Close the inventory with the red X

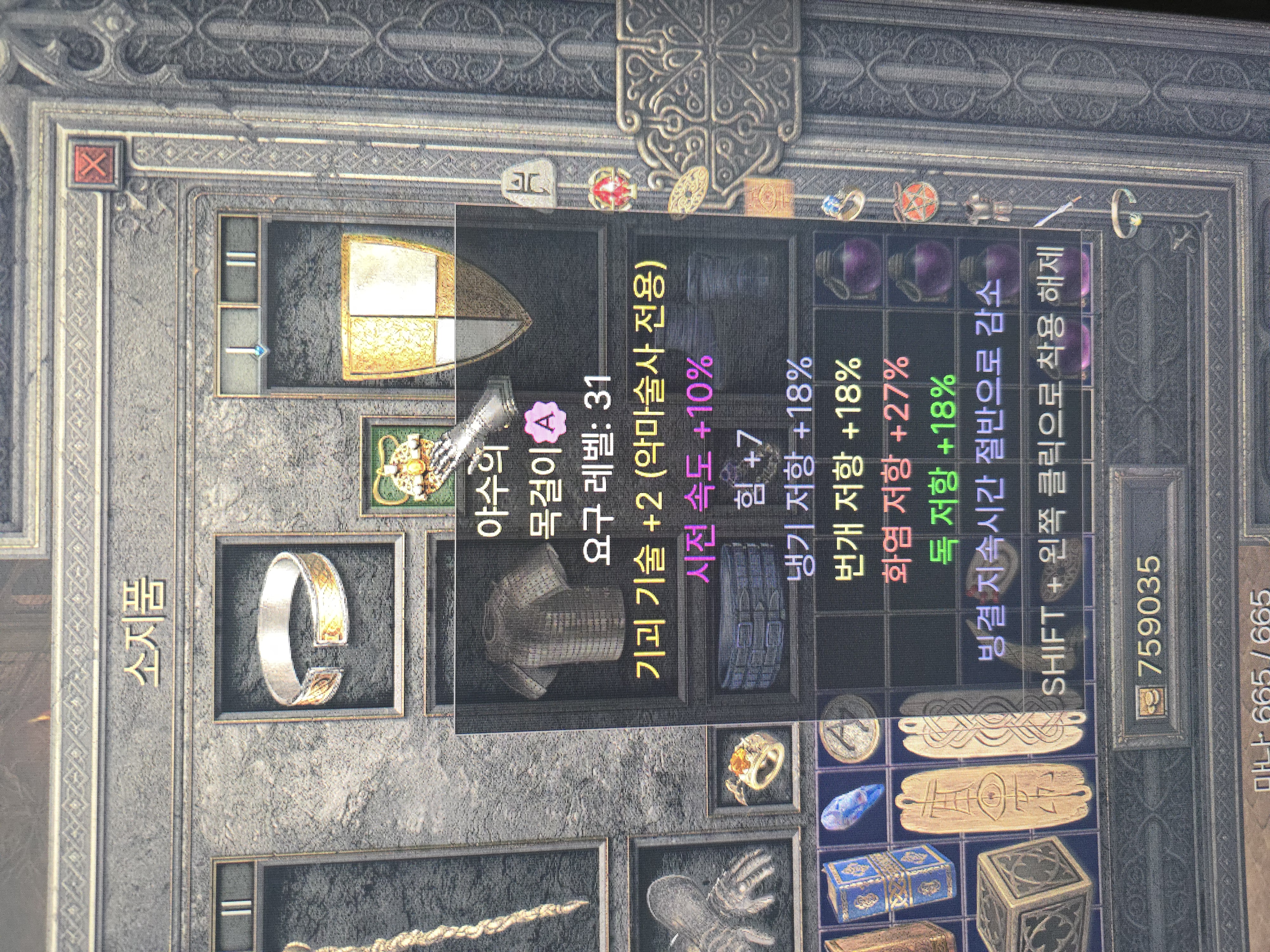95,165
